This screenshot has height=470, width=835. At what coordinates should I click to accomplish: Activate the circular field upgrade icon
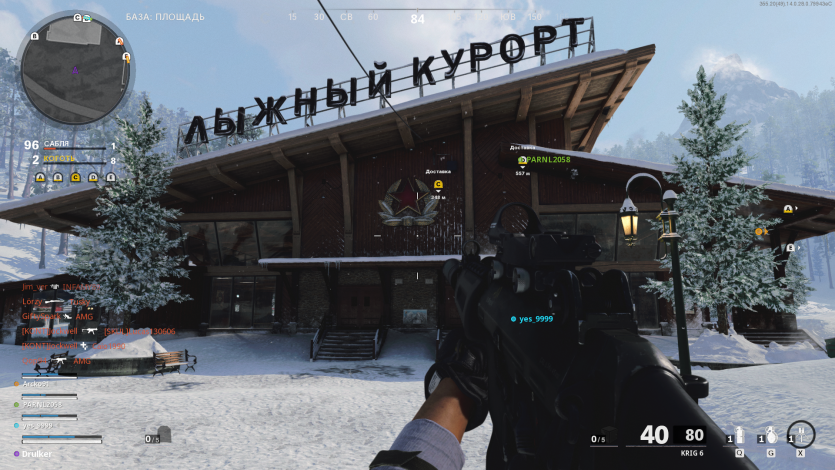coord(800,435)
